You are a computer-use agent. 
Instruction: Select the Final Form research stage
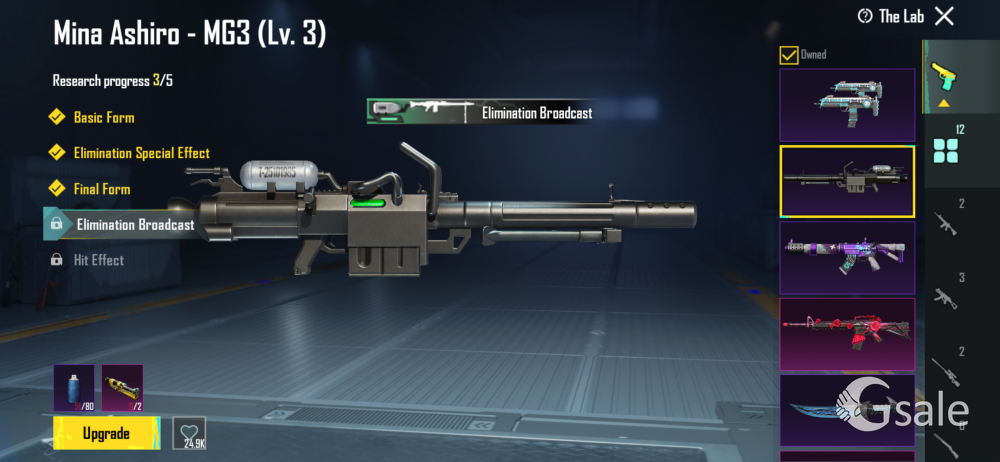coord(101,188)
